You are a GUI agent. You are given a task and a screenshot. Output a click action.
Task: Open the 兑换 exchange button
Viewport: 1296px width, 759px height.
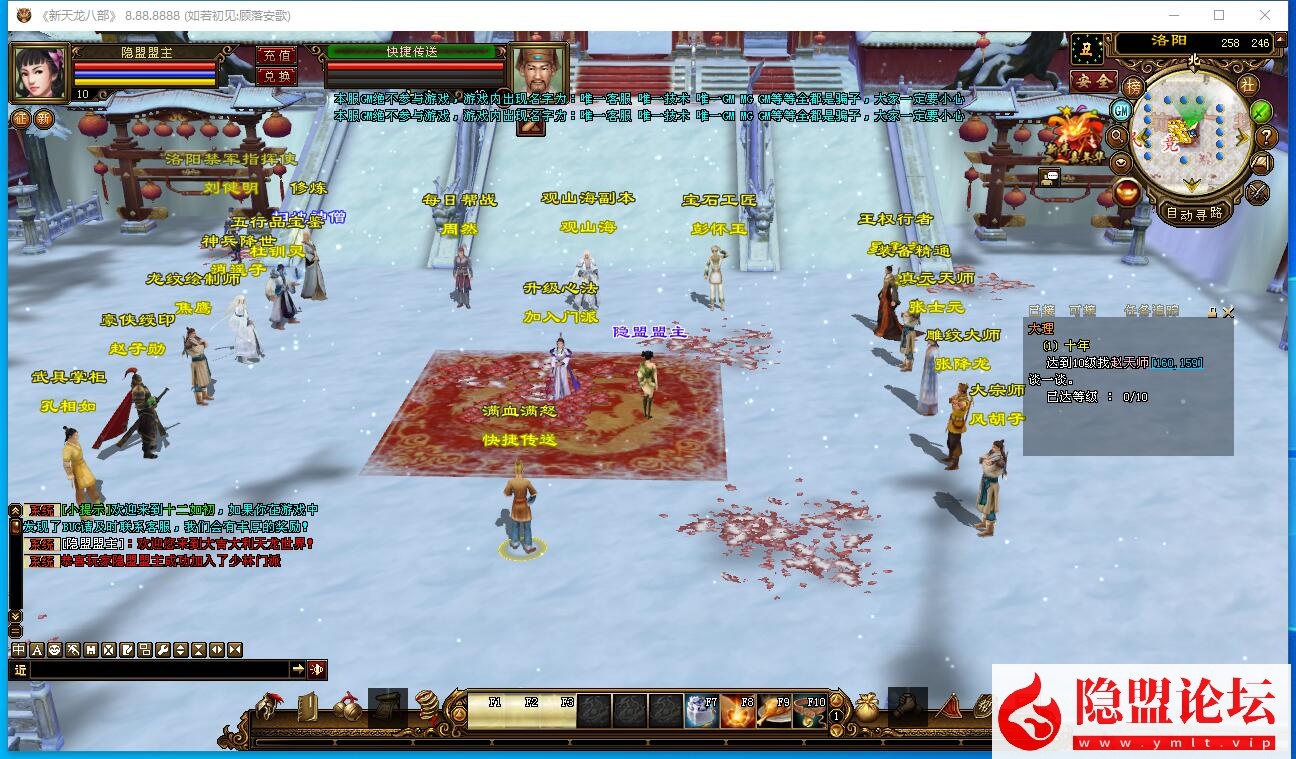276,76
